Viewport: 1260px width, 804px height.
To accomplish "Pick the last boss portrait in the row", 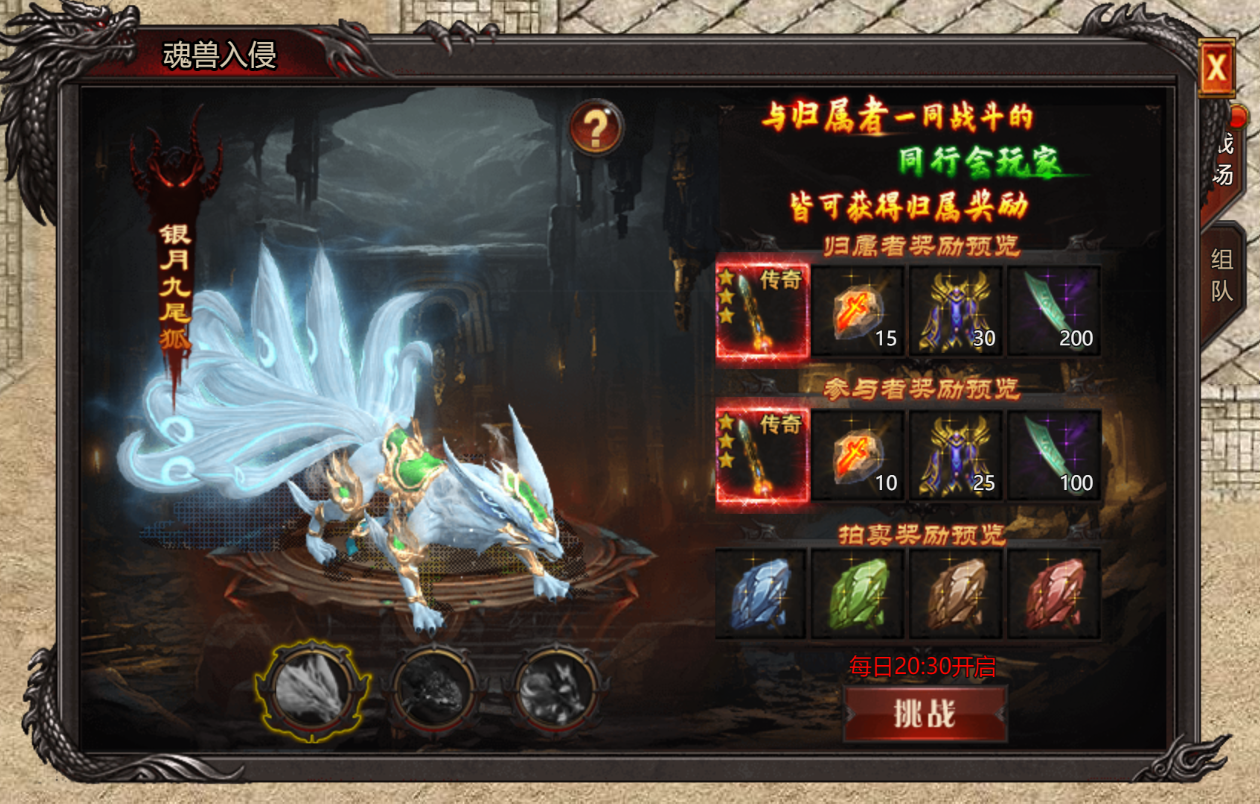I will (x=556, y=689).
